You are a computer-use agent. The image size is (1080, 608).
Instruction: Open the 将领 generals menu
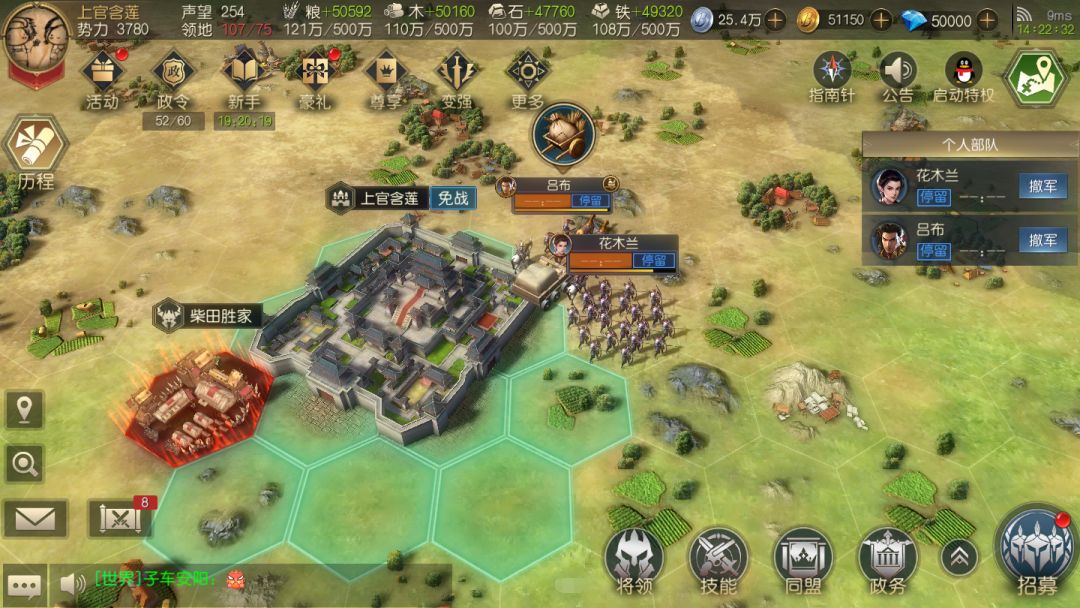point(633,555)
